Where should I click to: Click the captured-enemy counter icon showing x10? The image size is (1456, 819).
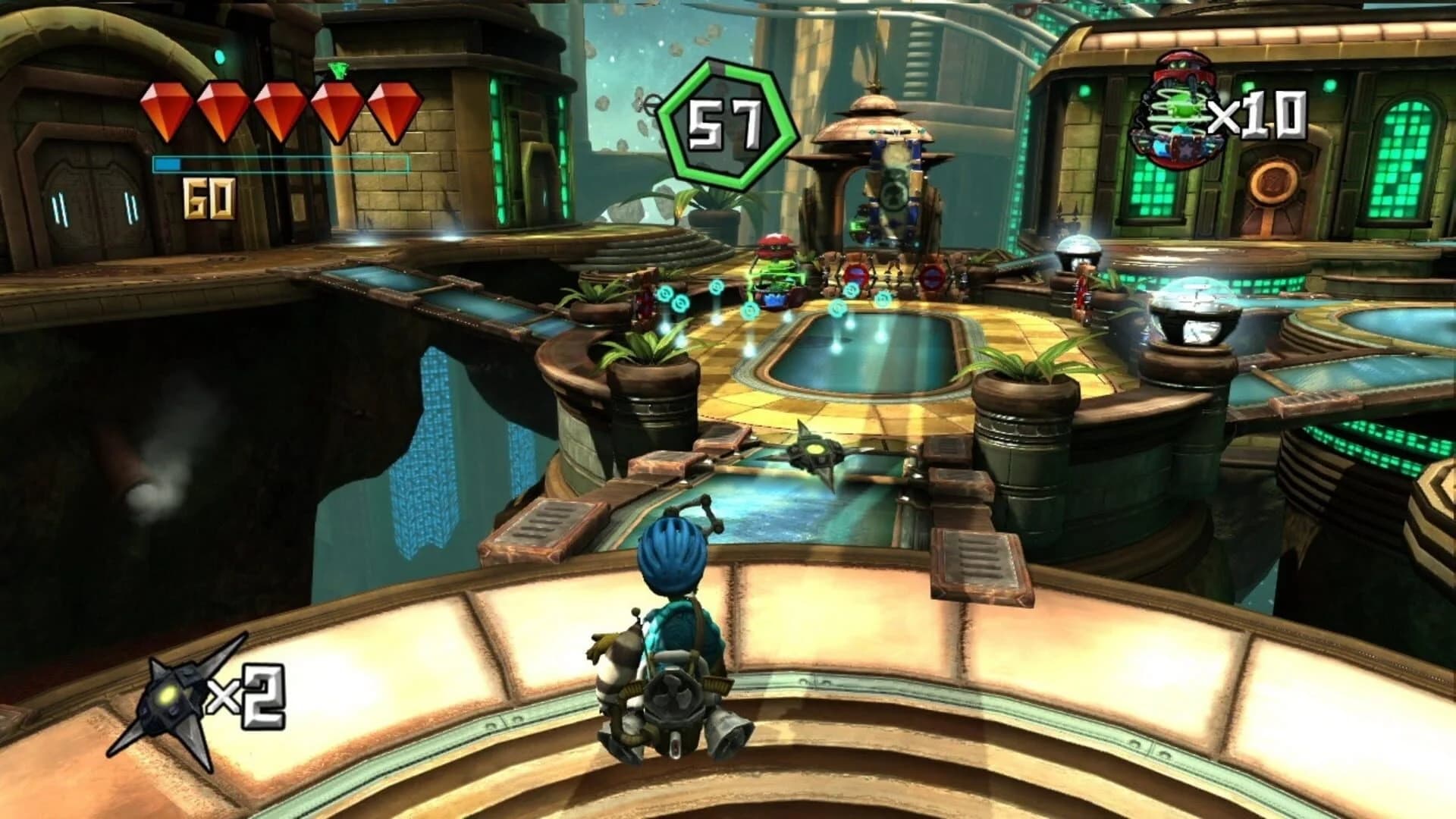(x=1175, y=106)
